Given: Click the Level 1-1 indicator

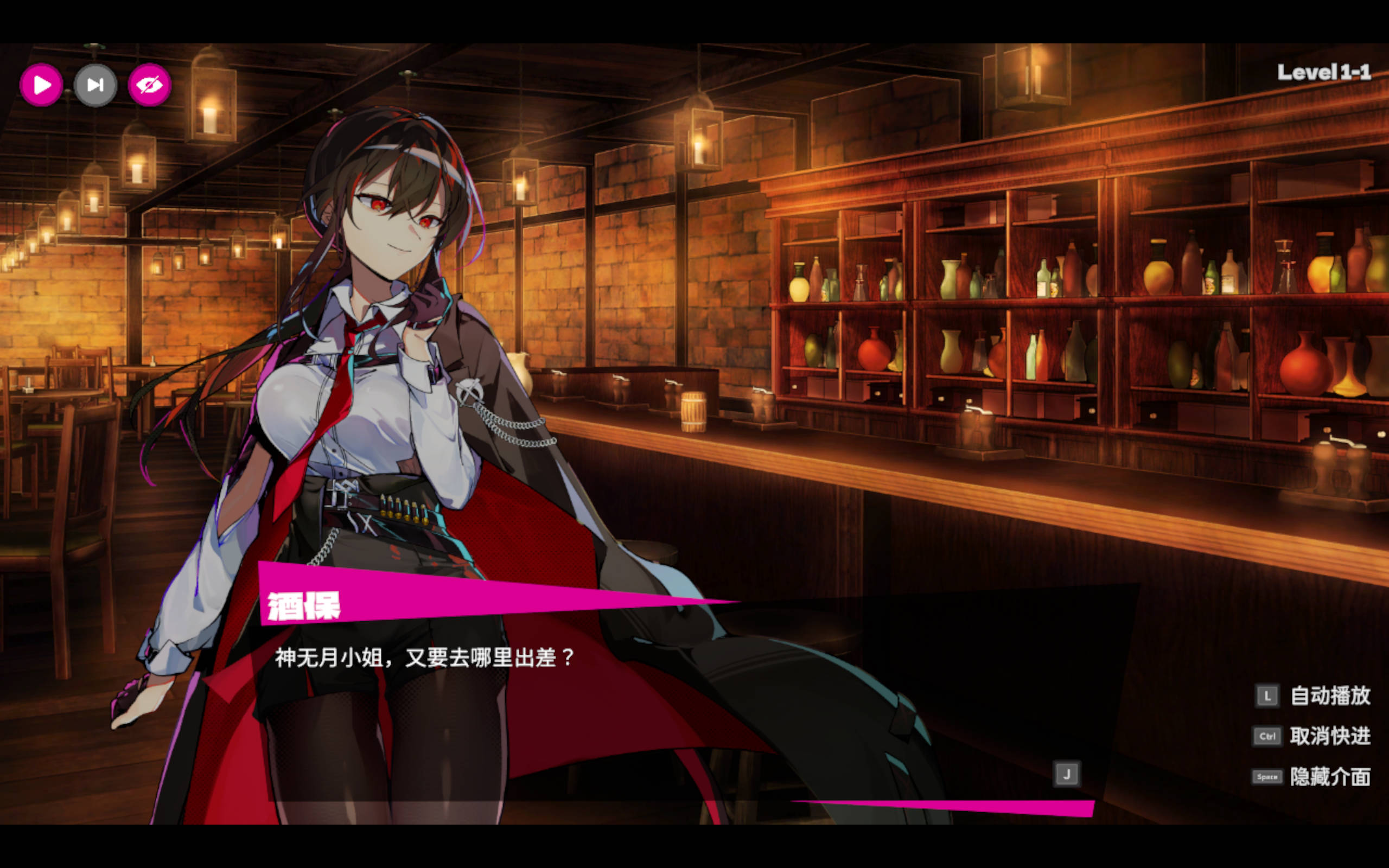Looking at the screenshot, I should (x=1323, y=72).
